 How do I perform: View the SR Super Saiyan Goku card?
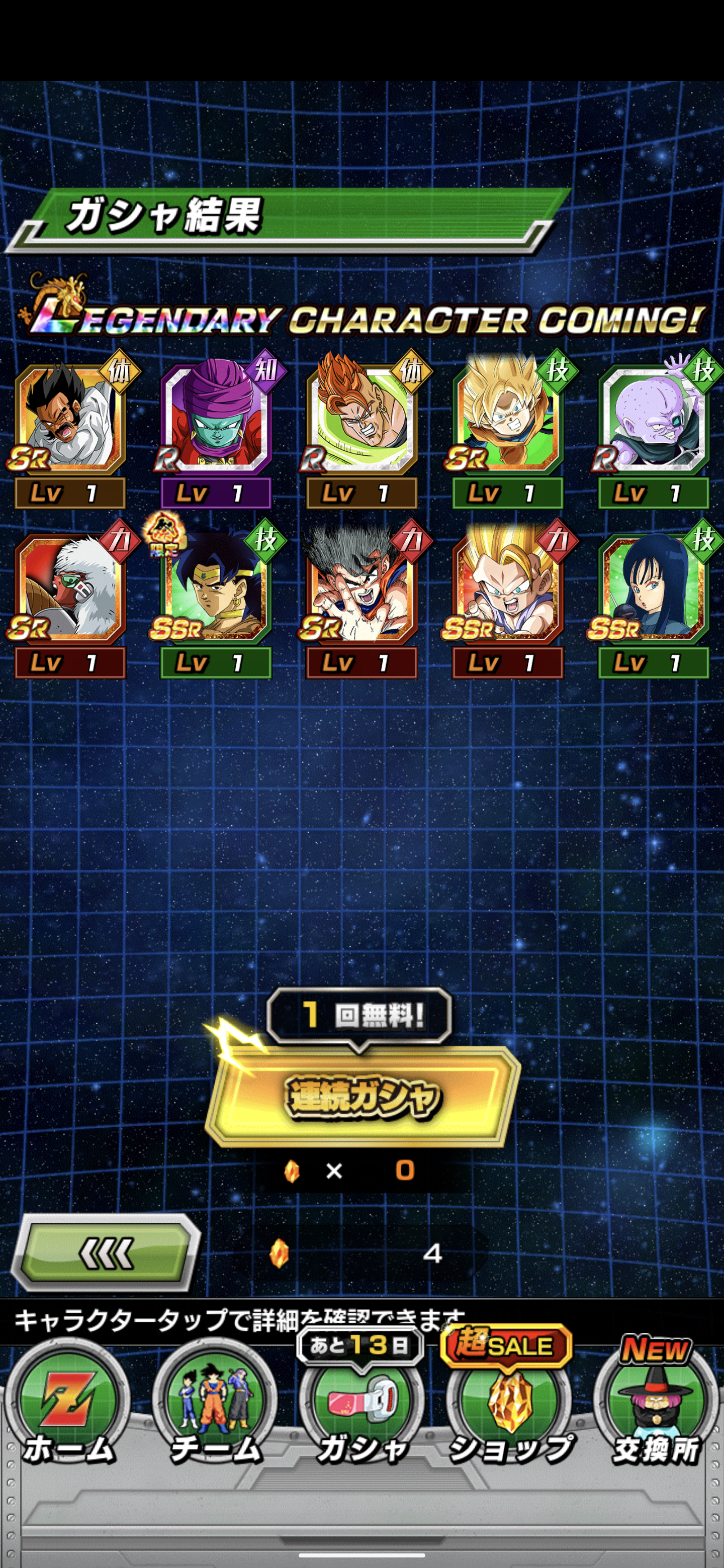click(x=508, y=420)
